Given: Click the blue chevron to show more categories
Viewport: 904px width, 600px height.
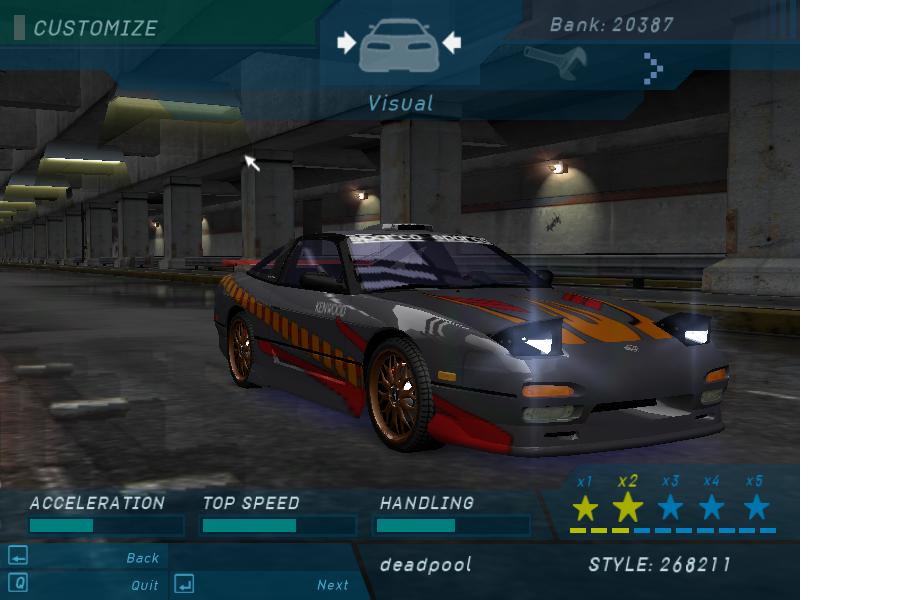Looking at the screenshot, I should 653,68.
